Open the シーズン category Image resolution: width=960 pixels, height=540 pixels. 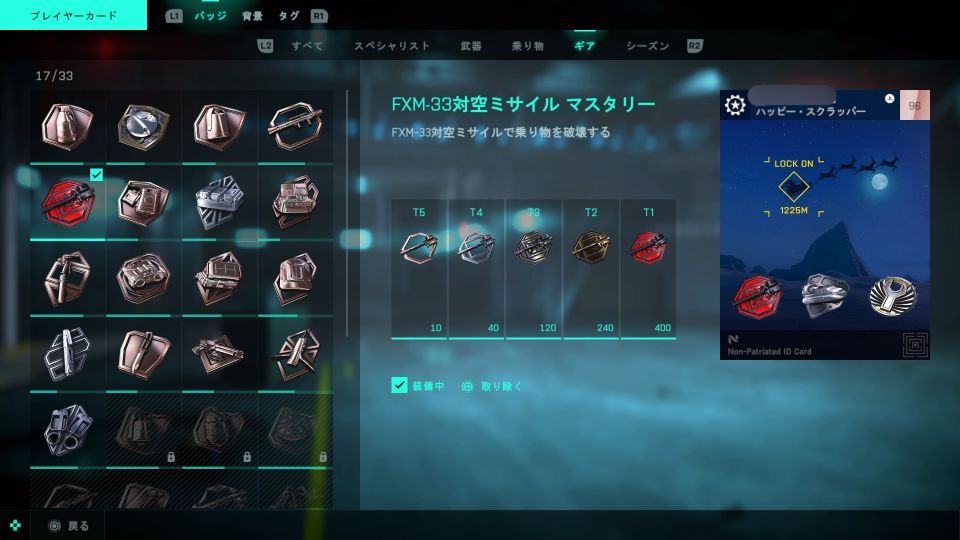[647, 46]
